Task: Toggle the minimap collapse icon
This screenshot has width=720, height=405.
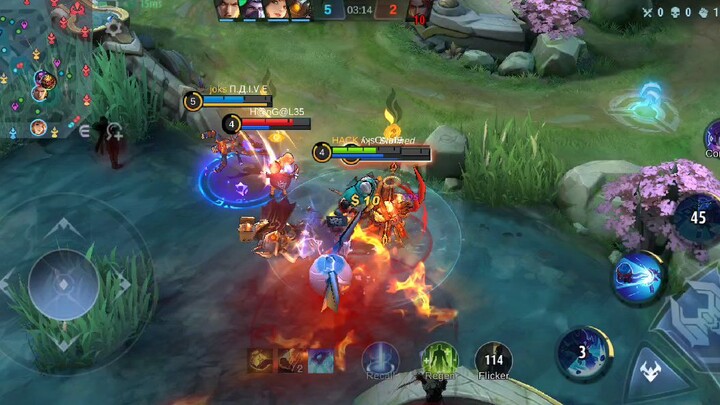Action: coord(85,131)
